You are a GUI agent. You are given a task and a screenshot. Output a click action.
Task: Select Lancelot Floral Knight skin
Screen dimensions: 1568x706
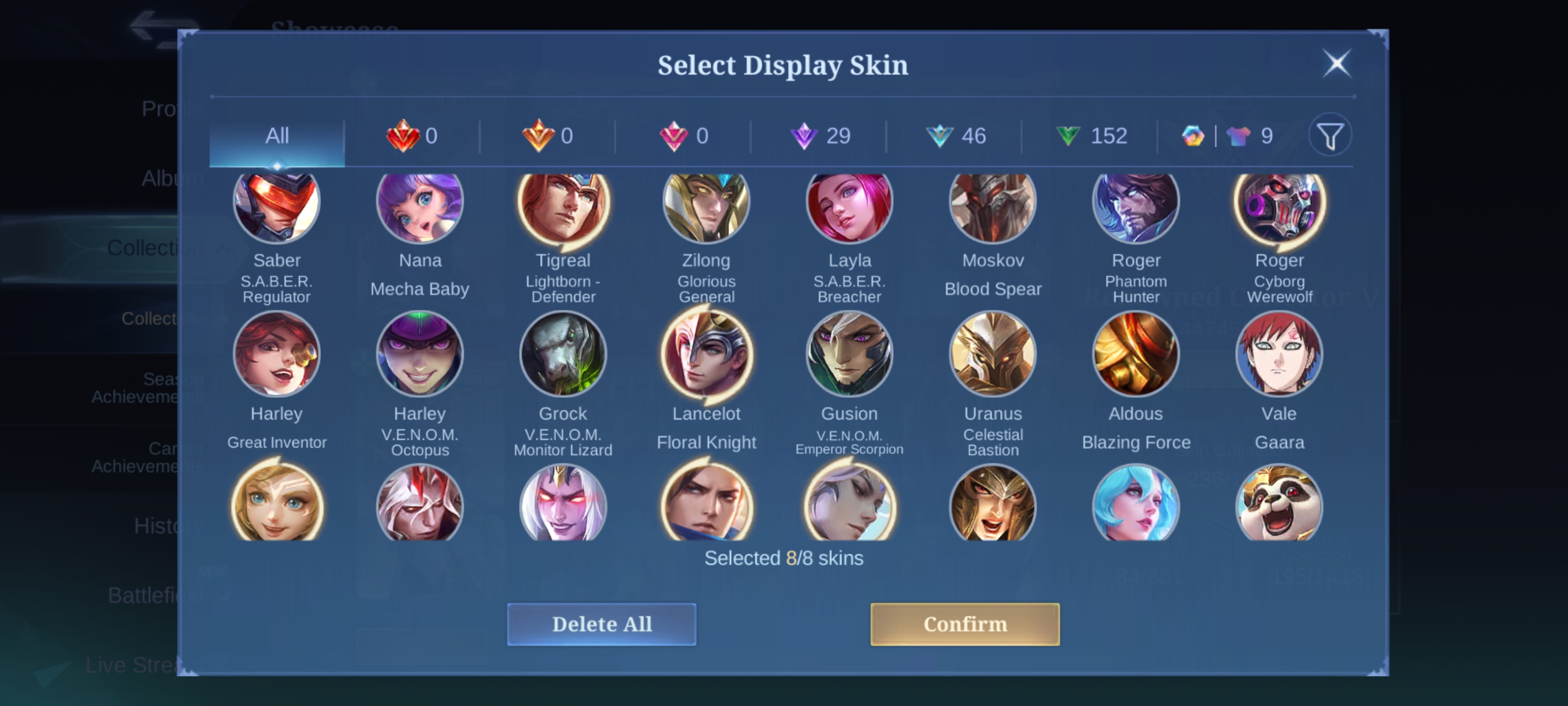tap(706, 355)
